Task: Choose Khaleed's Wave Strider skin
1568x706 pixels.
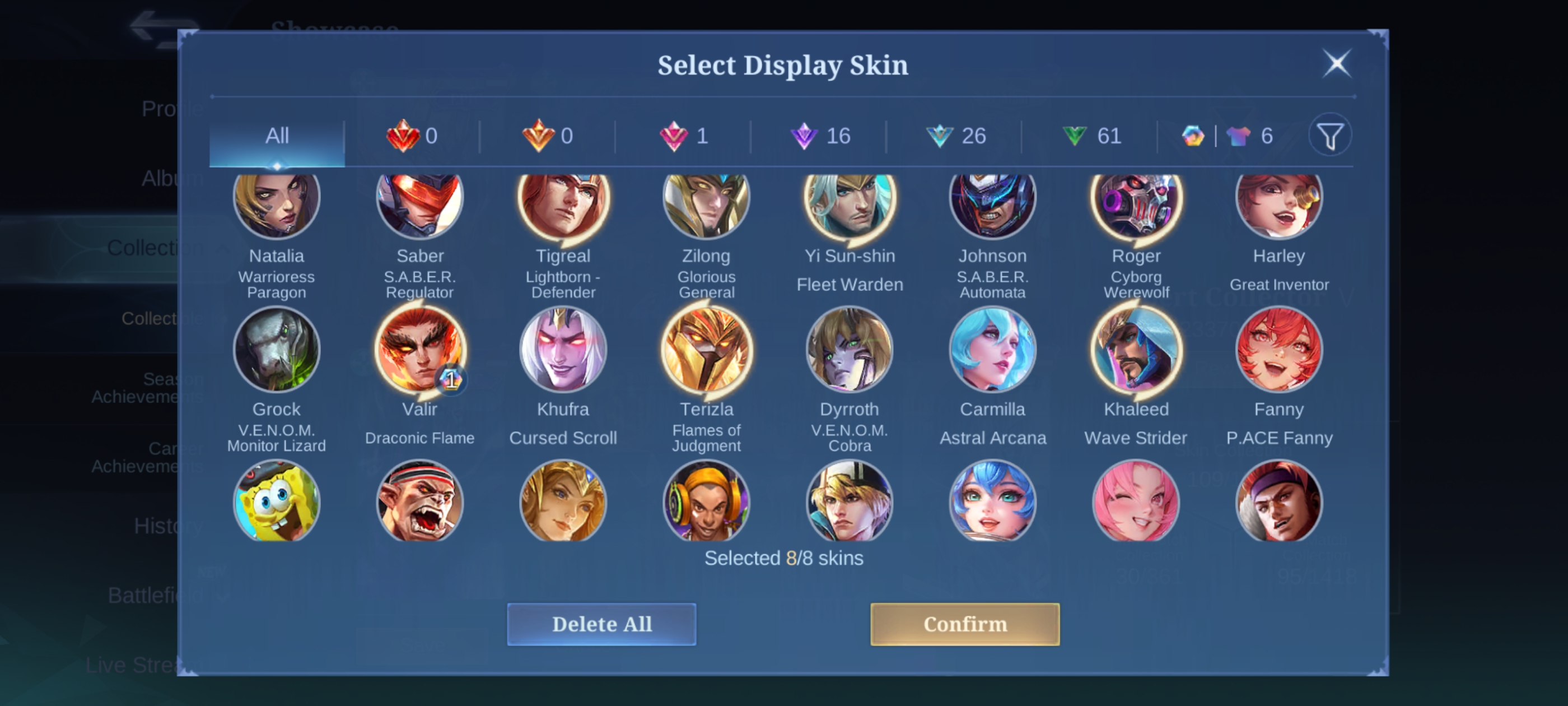Action: click(x=1136, y=349)
